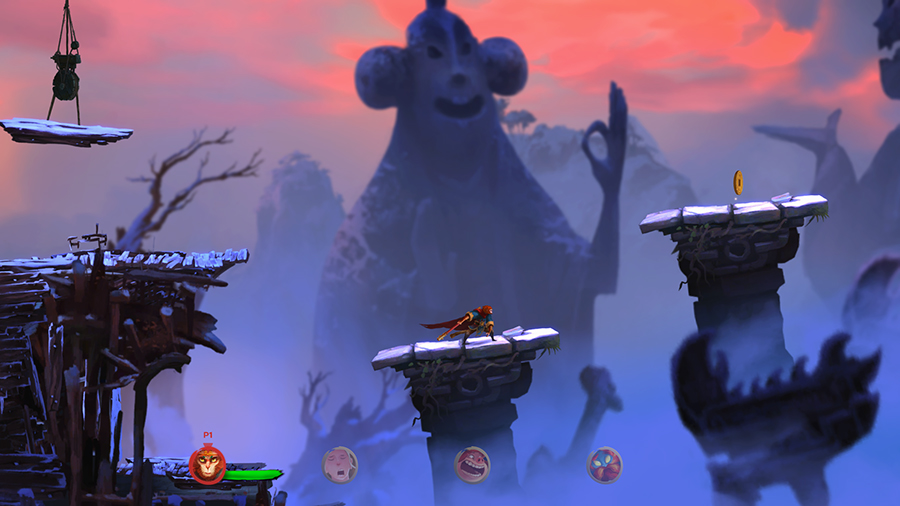This screenshot has width=900, height=506.
Task: Pick the blue-faced hero portrait
Action: coord(604,465)
